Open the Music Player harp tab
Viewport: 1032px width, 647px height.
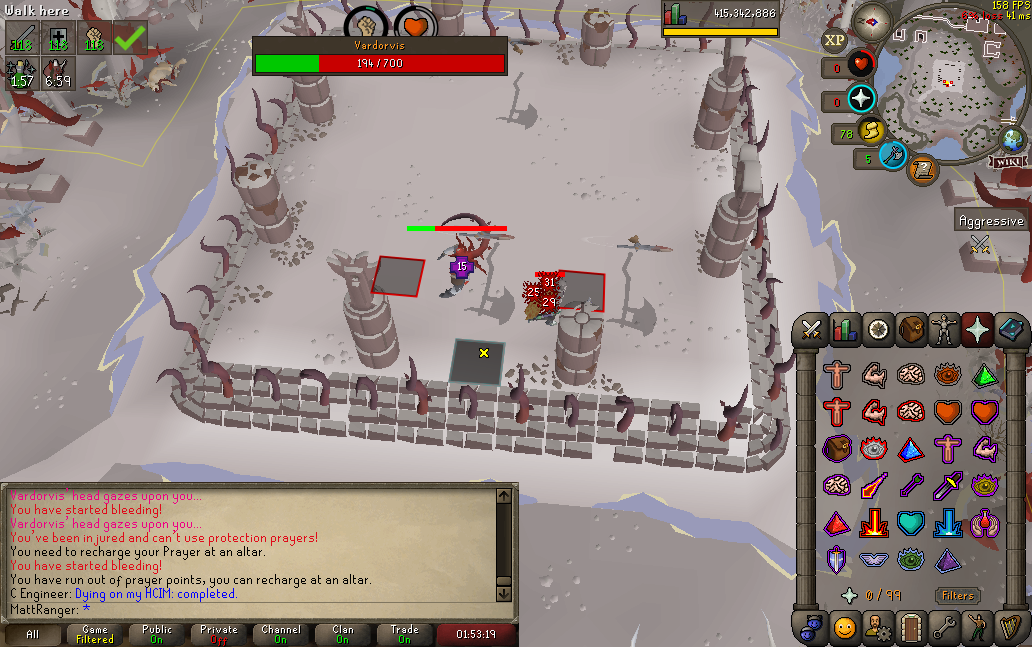coord(1010,628)
